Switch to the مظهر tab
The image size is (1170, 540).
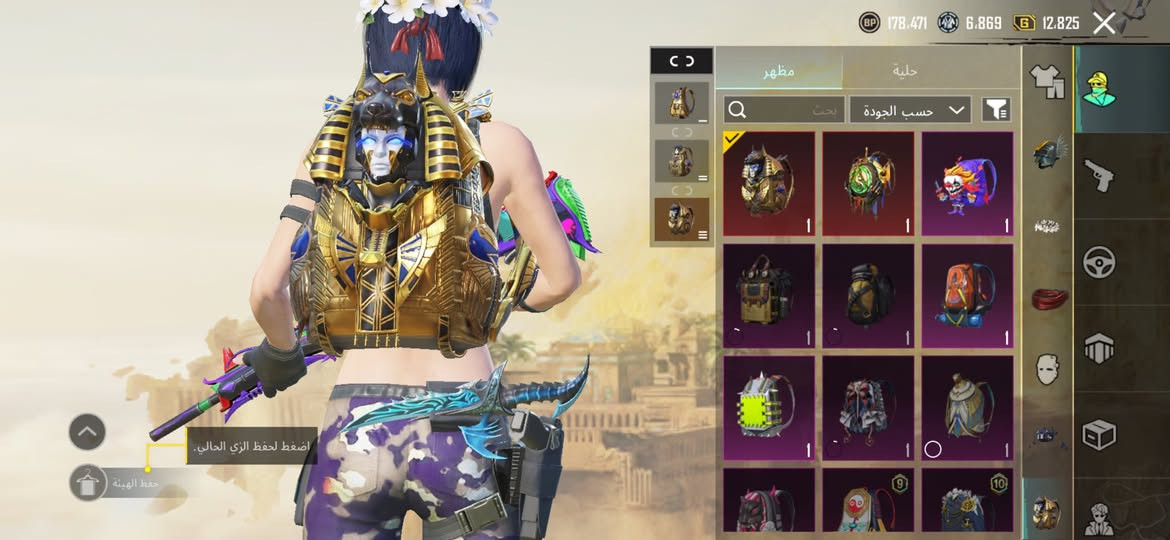click(779, 70)
